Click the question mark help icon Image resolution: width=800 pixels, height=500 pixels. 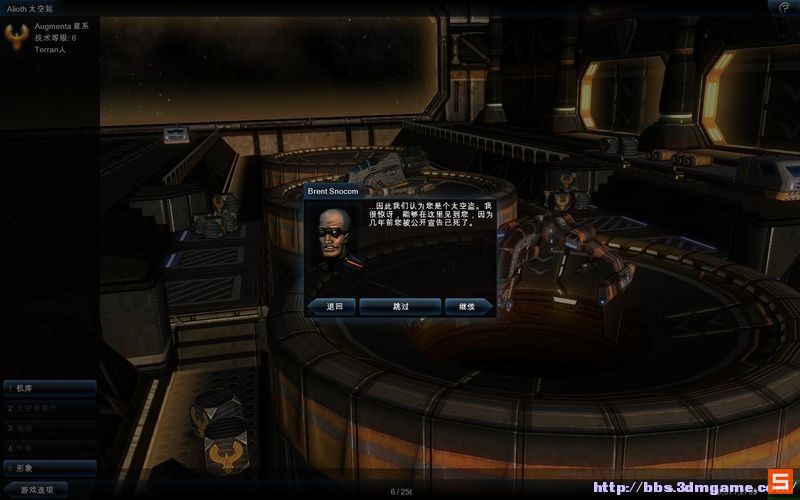click(784, 7)
